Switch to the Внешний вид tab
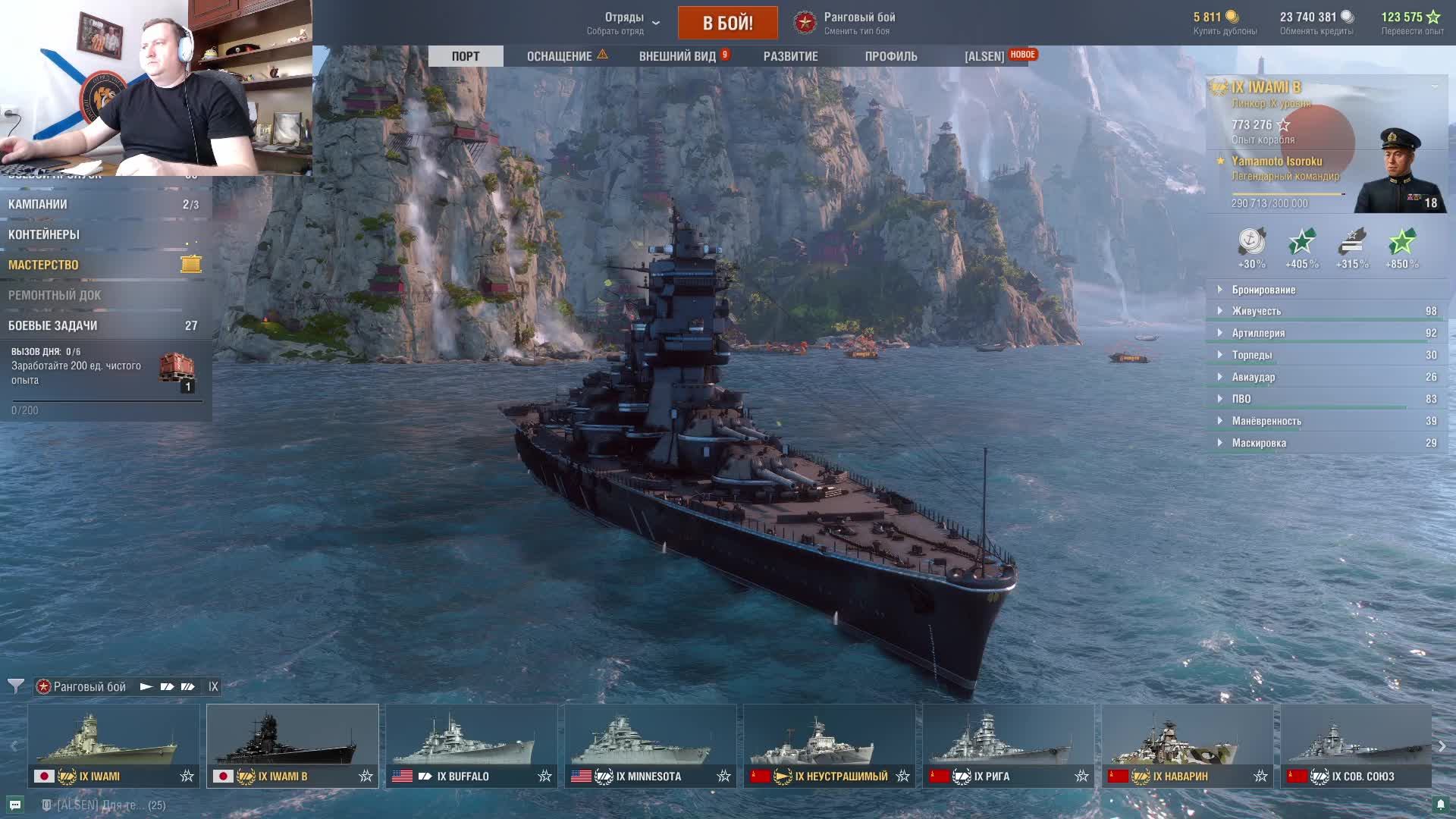Image resolution: width=1456 pixels, height=819 pixels. point(677,56)
